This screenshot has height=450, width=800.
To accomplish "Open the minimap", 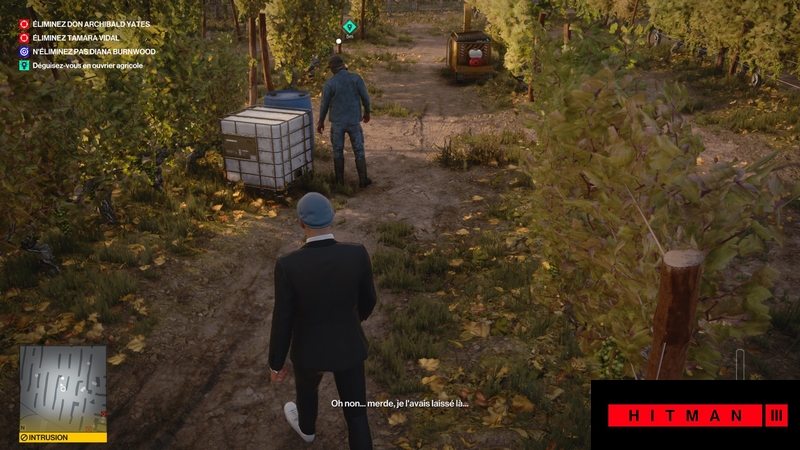I will [63, 388].
